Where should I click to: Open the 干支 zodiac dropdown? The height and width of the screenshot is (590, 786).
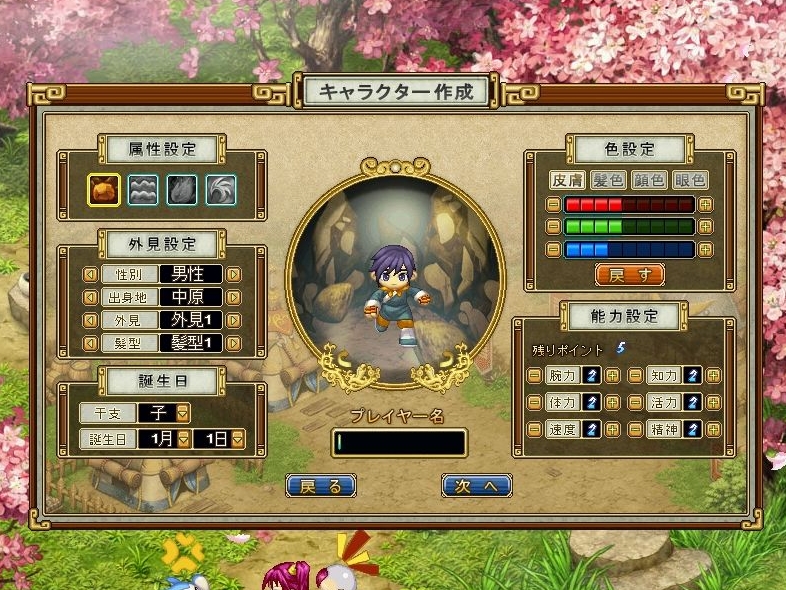[x=184, y=412]
